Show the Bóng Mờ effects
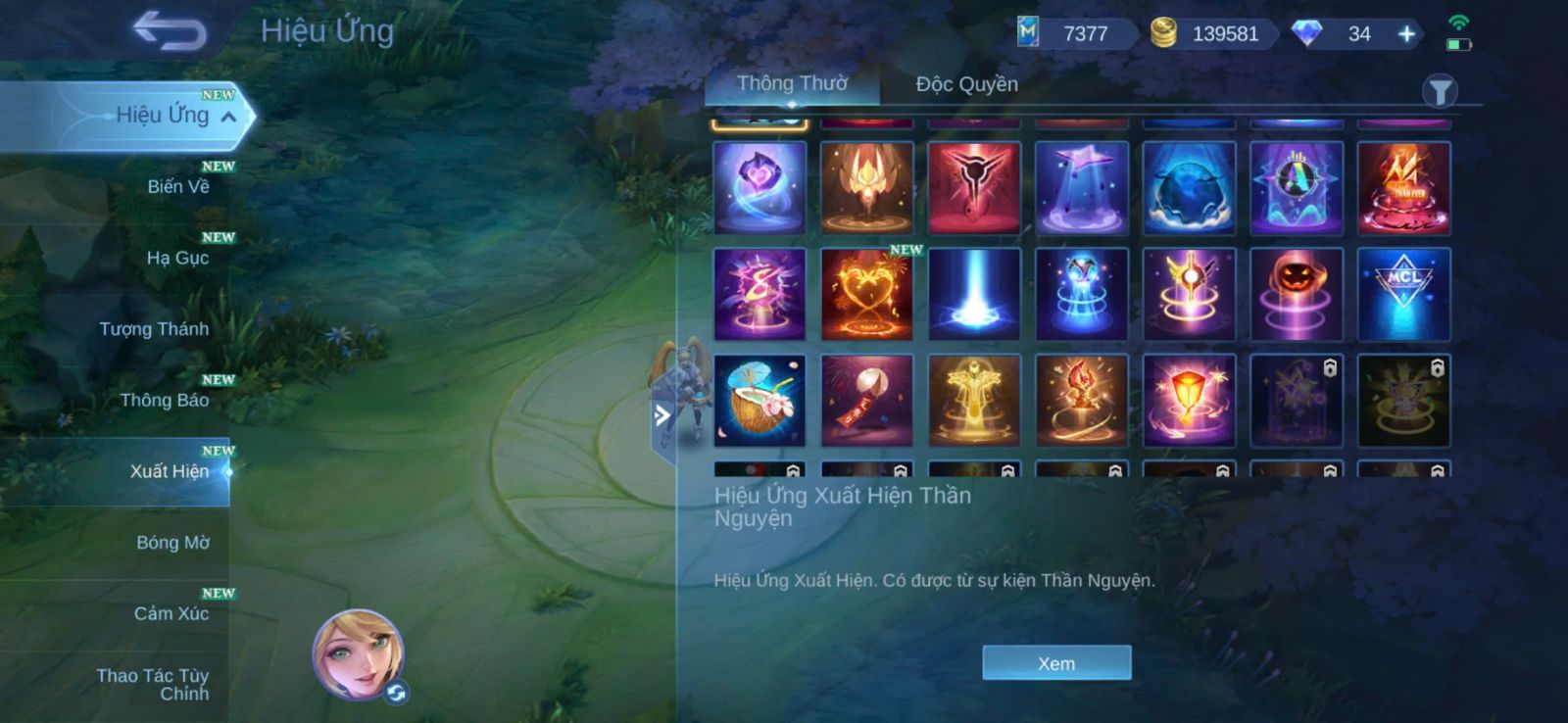Image resolution: width=1568 pixels, height=723 pixels. pyautogui.click(x=172, y=543)
